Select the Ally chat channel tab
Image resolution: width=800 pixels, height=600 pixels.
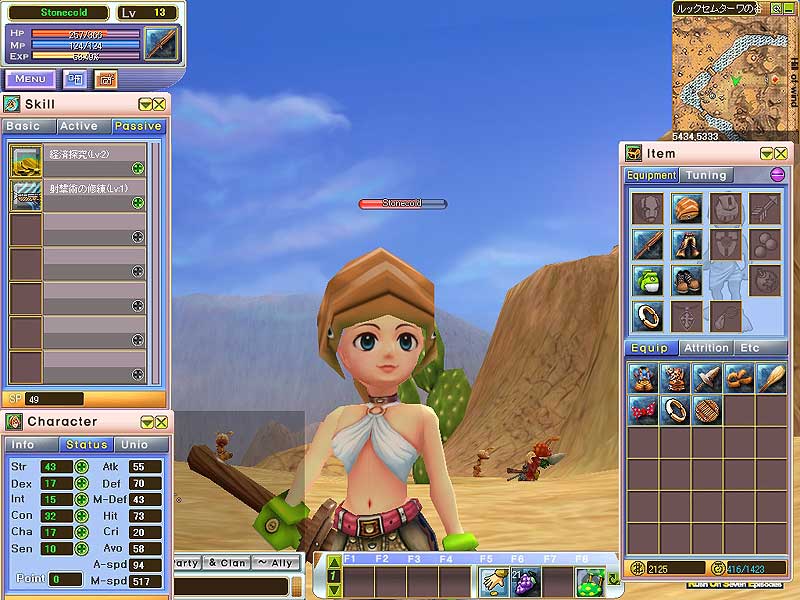click(275, 563)
